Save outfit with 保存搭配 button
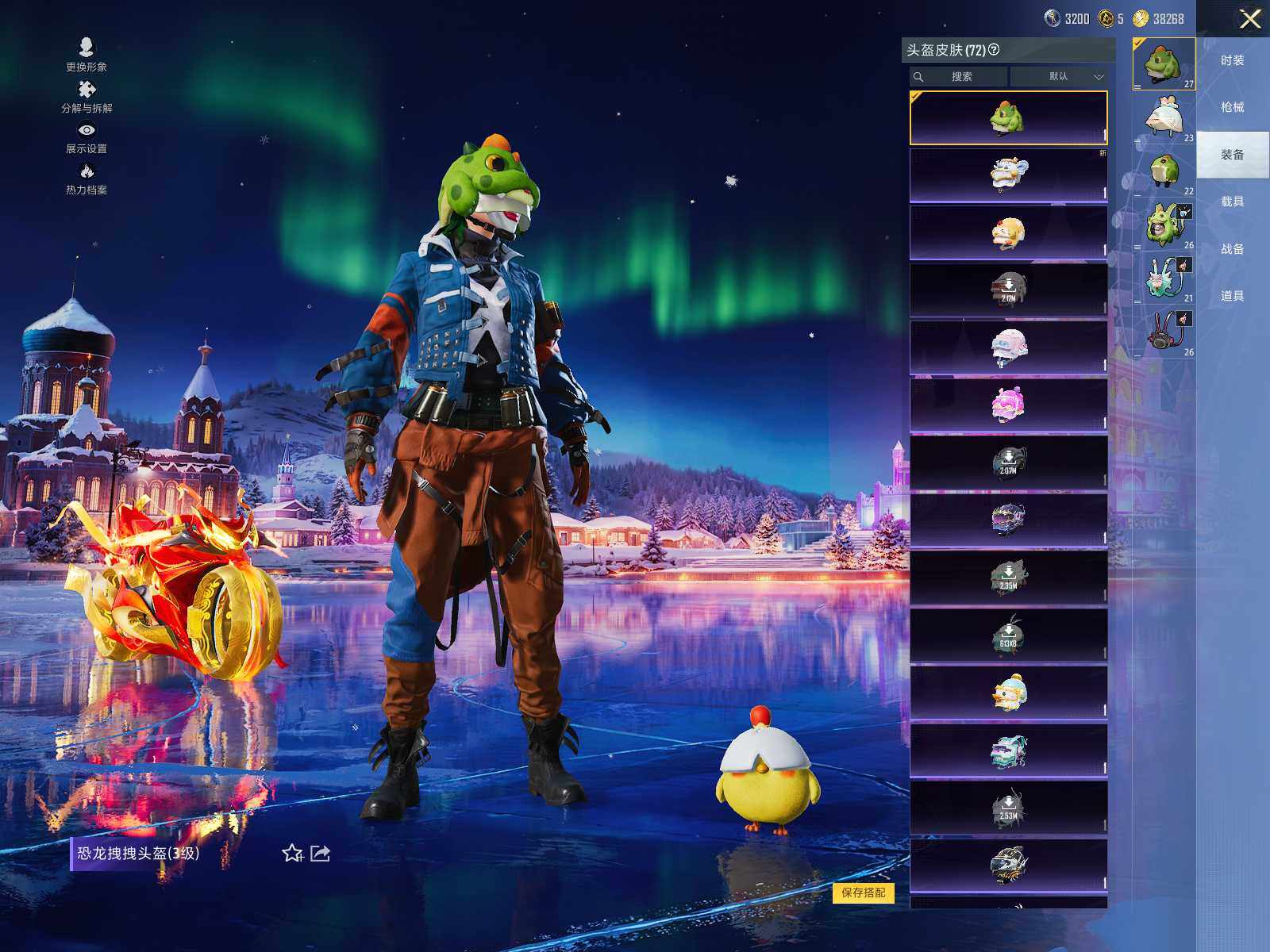1270x952 pixels. tap(863, 892)
